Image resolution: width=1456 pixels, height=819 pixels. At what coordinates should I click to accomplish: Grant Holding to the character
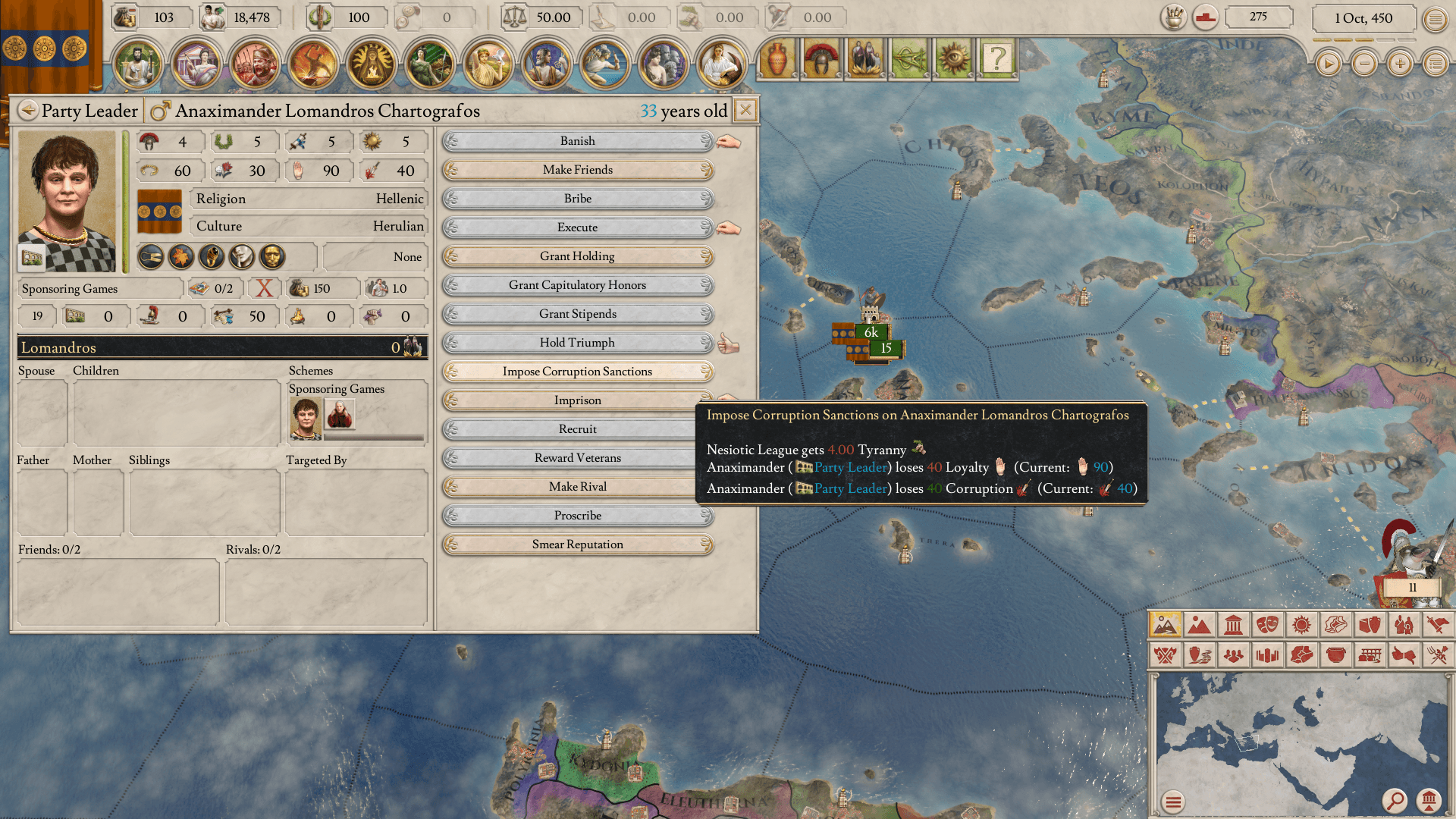point(577,256)
